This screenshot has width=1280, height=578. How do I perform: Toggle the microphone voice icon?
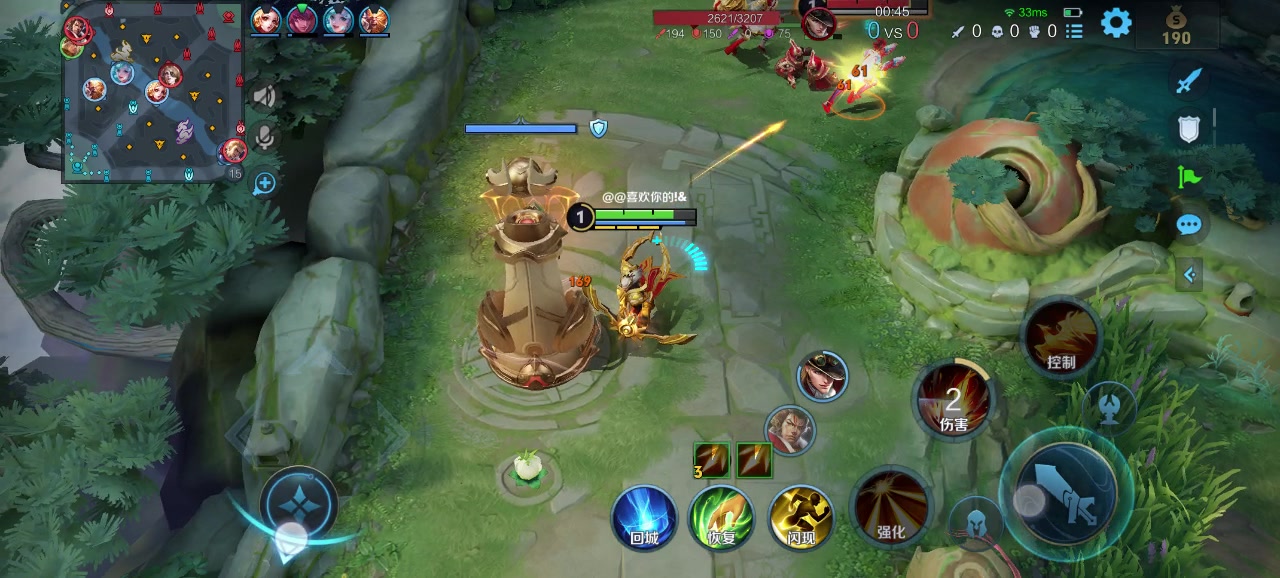click(264, 136)
